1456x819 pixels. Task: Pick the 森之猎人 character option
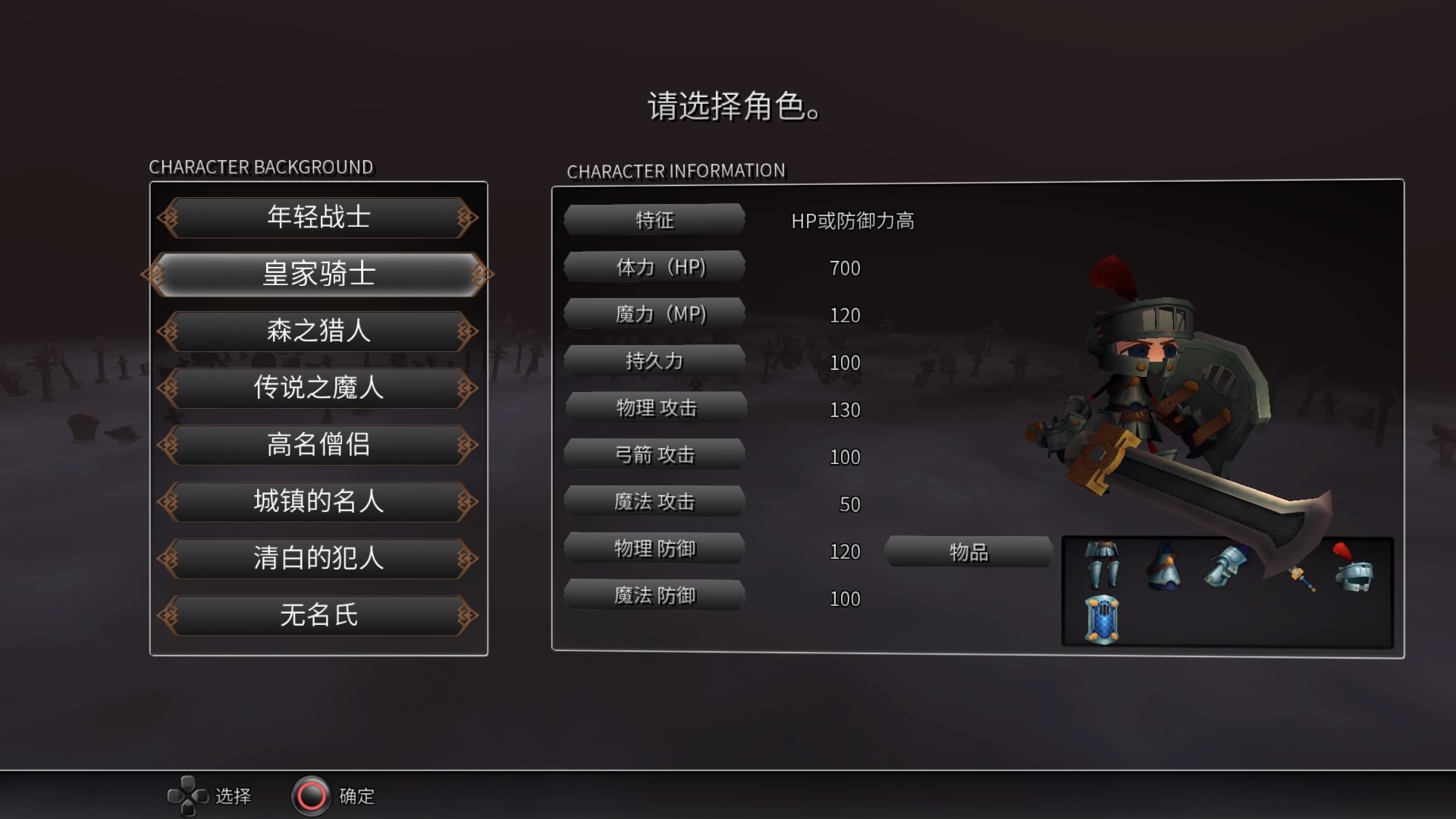[x=318, y=331]
